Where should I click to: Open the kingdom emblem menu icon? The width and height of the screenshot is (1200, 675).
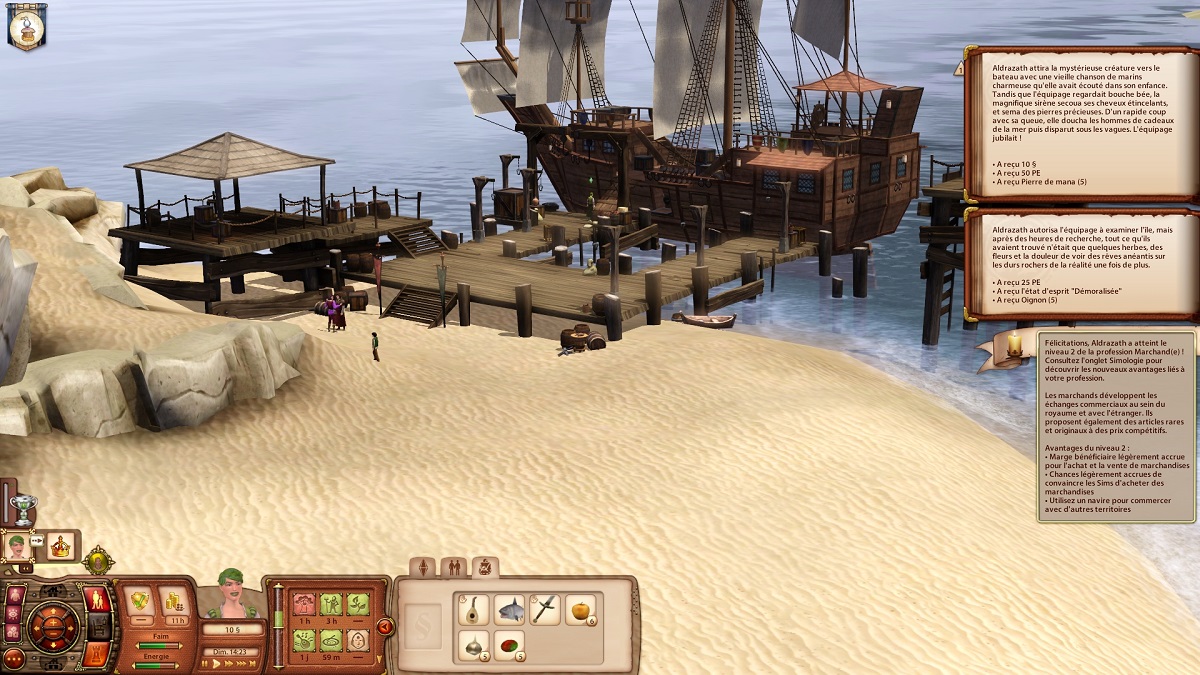27,27
